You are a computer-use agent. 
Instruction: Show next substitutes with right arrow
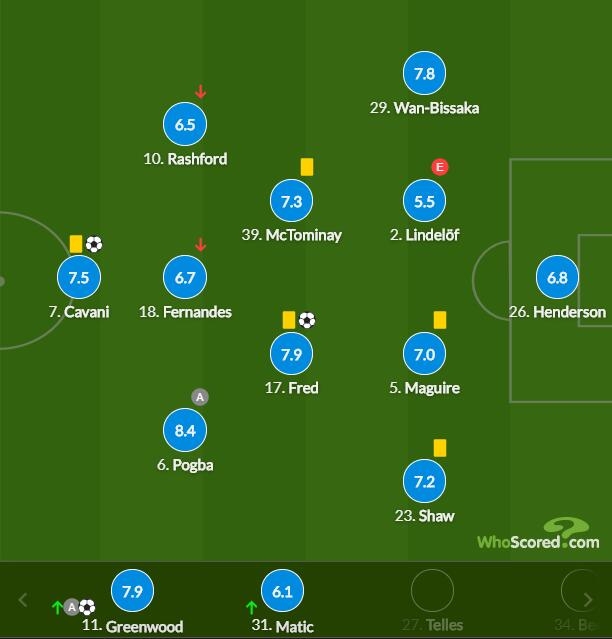click(589, 601)
